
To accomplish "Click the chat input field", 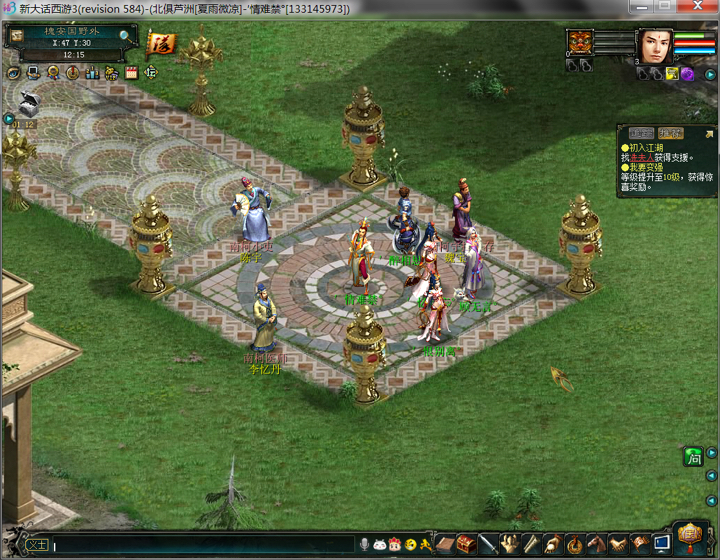I will tap(200, 545).
